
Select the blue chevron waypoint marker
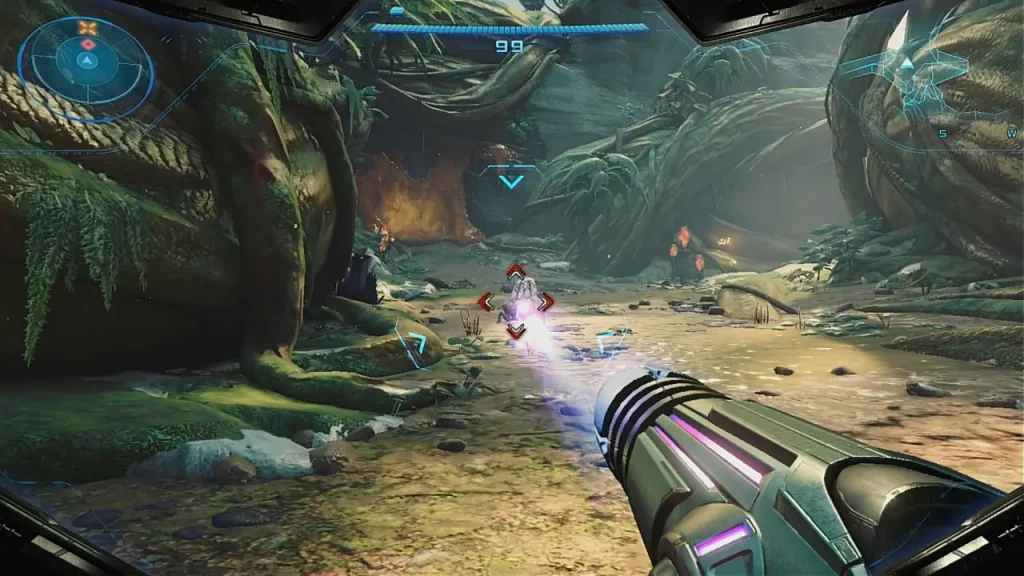click(511, 181)
